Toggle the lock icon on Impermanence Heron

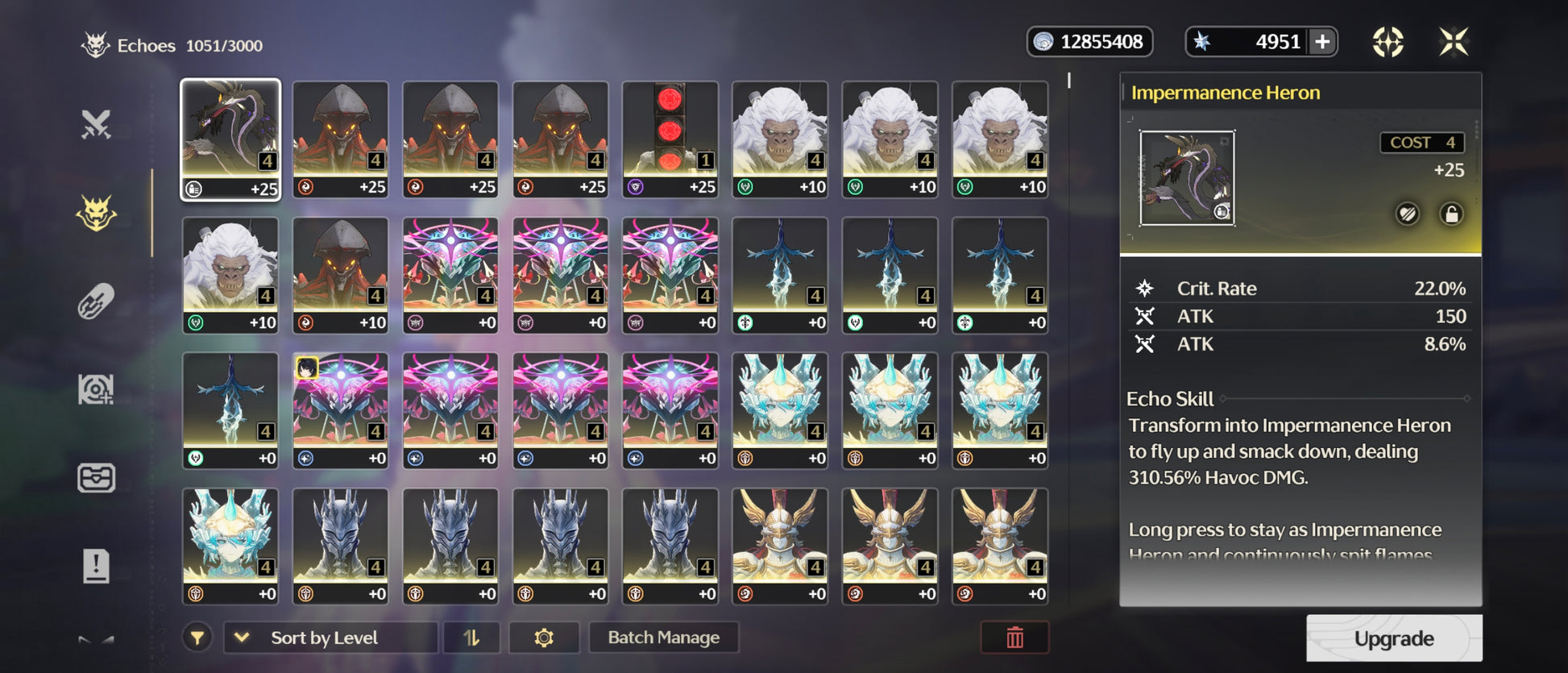tap(1451, 214)
